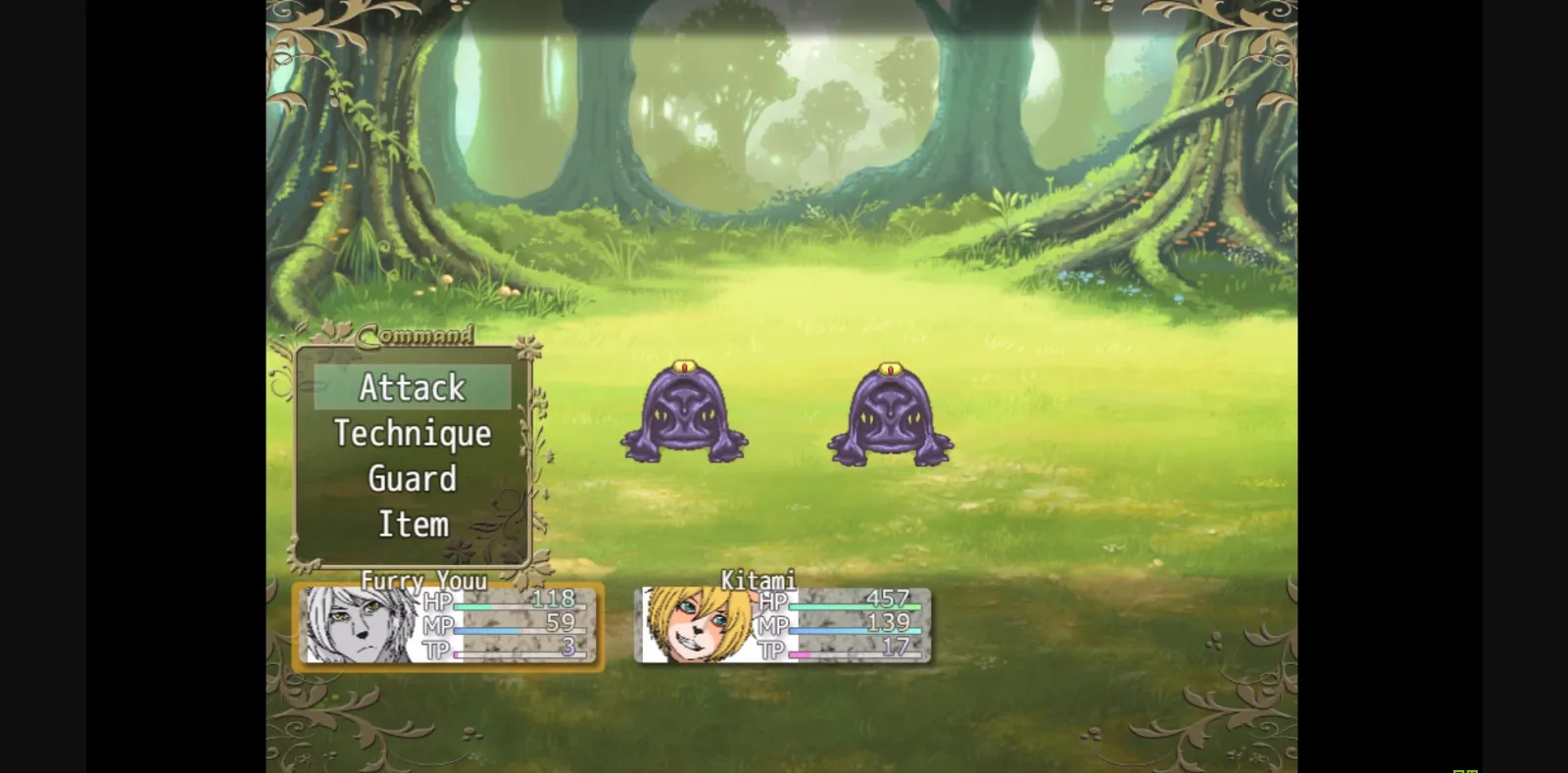Screen dimensions: 1568x773
Task: Choose the Technique command
Action: [x=413, y=433]
